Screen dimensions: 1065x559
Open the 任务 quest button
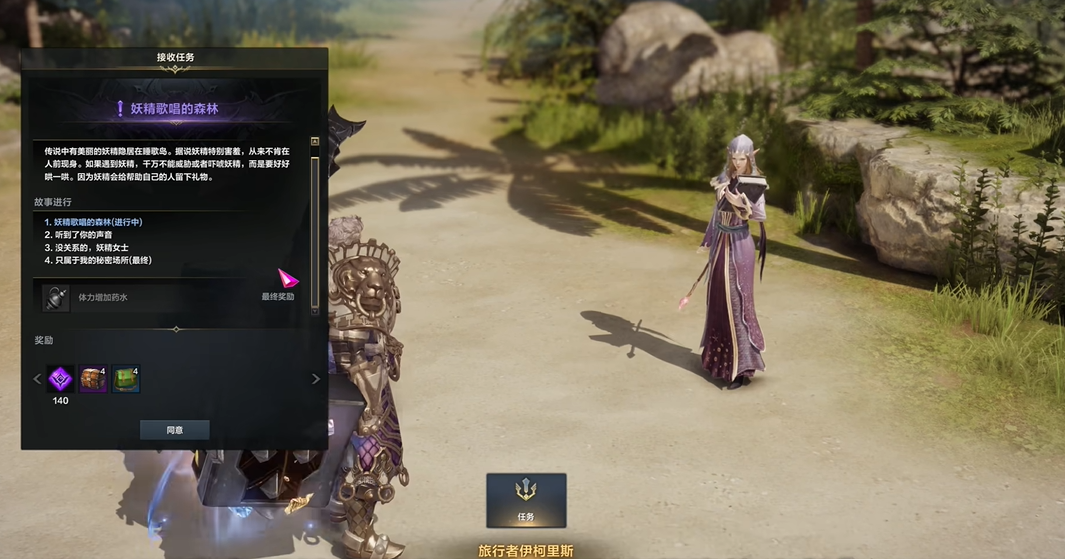[x=526, y=500]
